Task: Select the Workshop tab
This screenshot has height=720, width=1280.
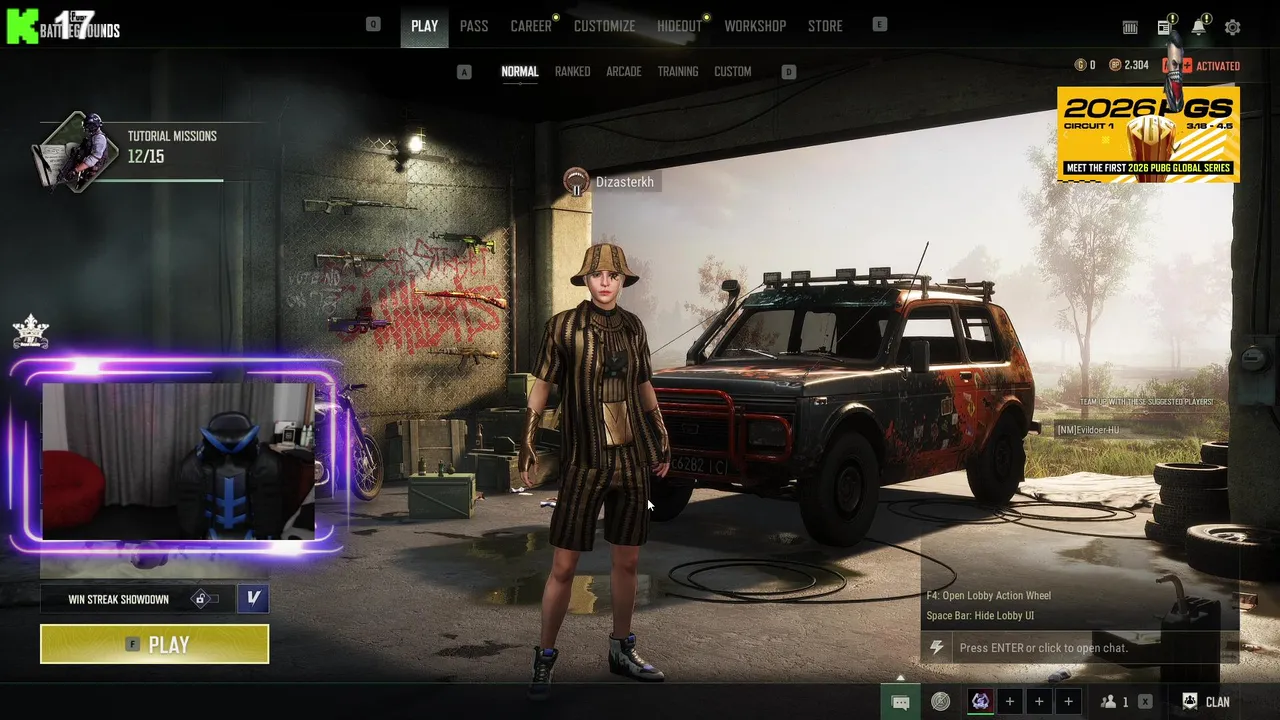Action: coord(755,26)
